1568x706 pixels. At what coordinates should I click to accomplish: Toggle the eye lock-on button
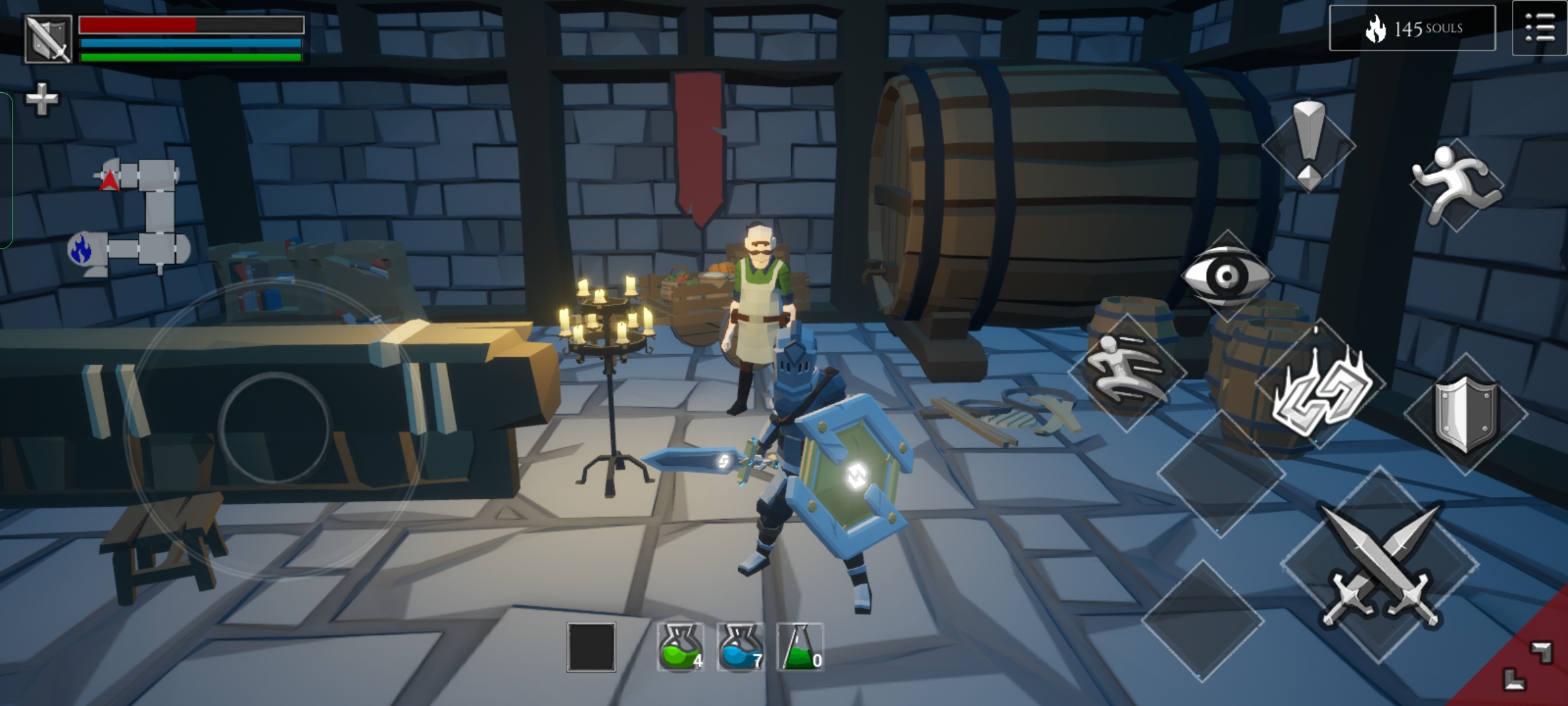pyautogui.click(x=1226, y=276)
